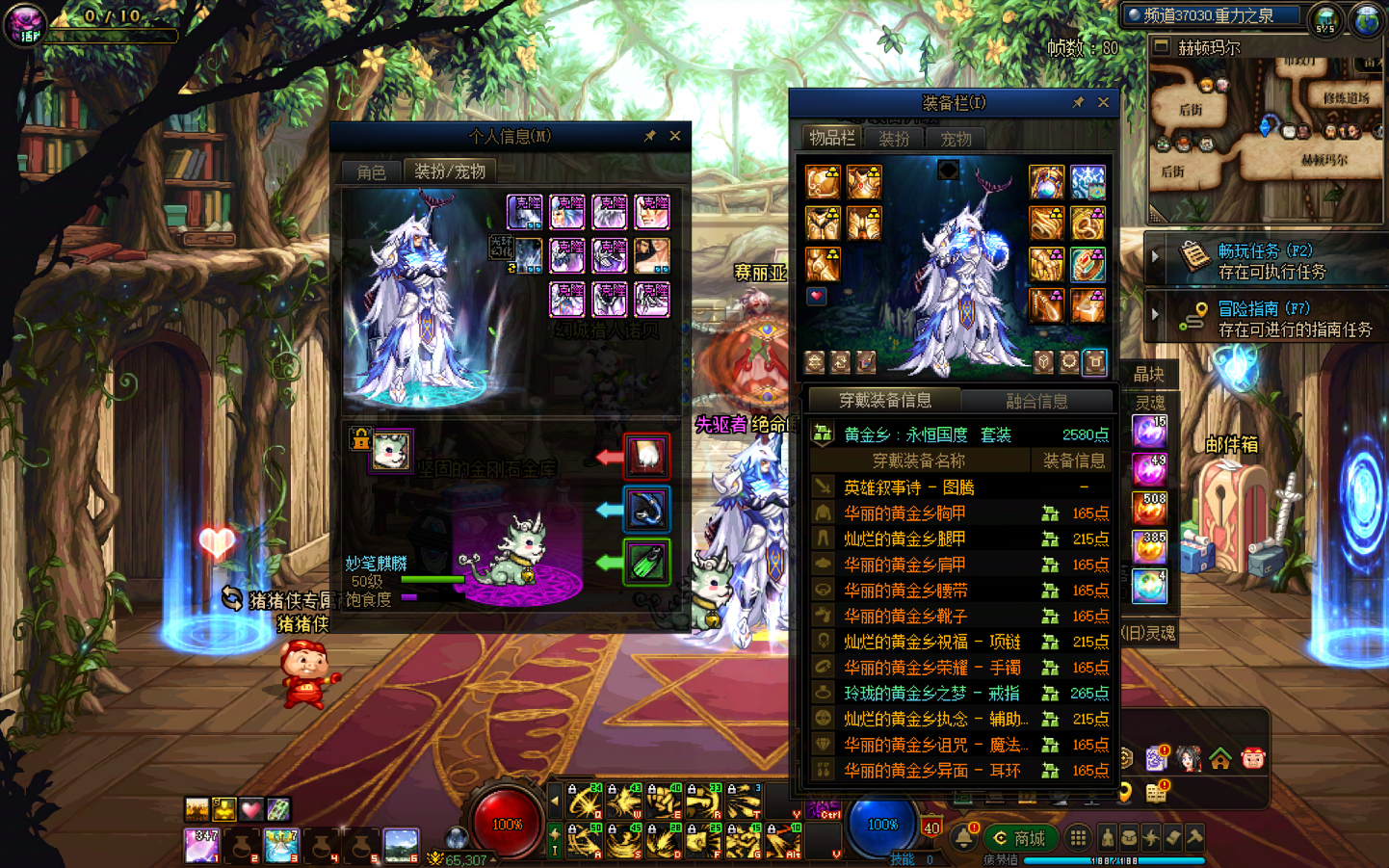Pin the 装备栏 window
This screenshot has height=868, width=1389.
pos(1078,102)
